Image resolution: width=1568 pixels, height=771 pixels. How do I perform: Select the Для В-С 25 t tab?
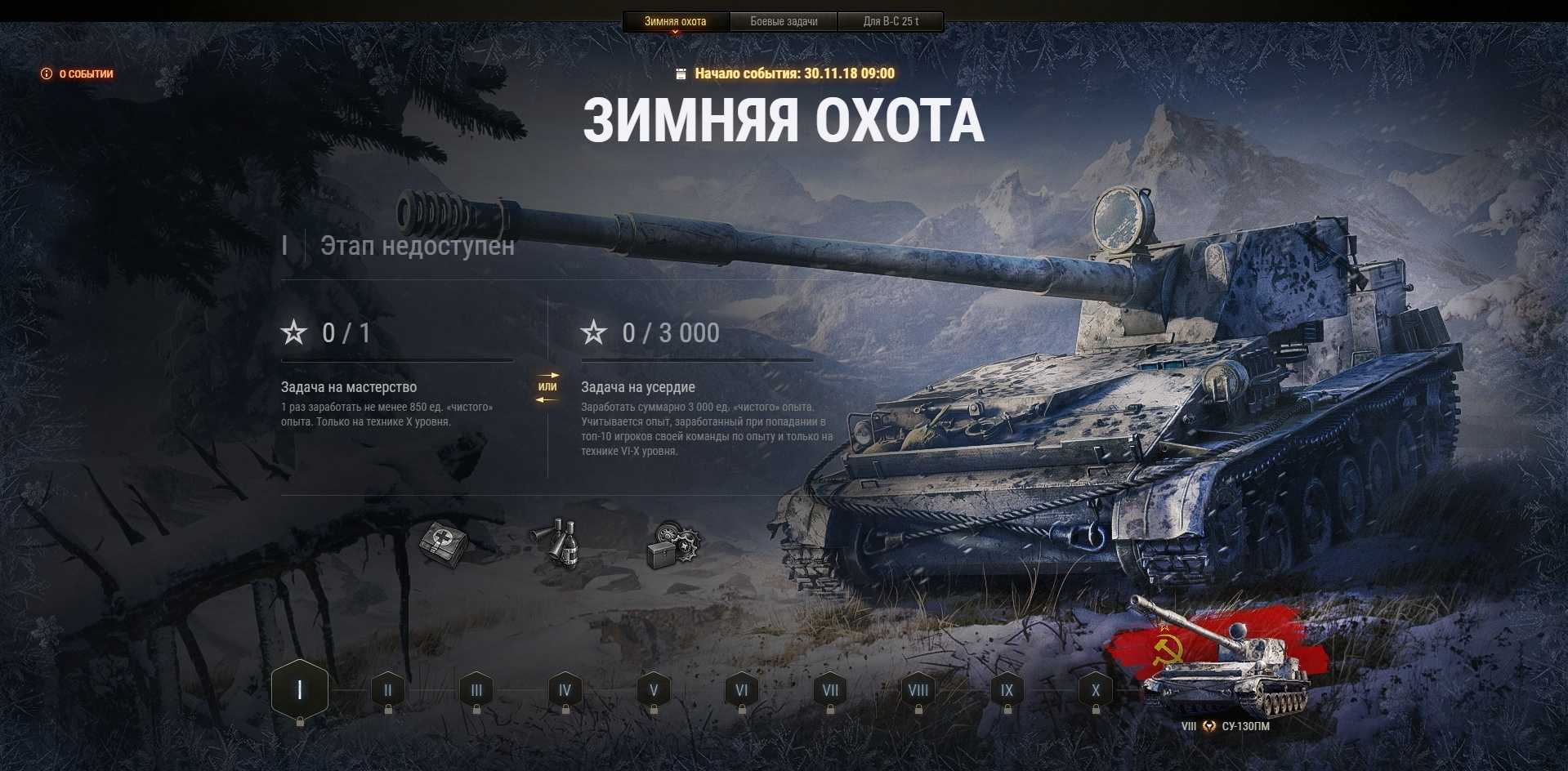pos(891,21)
